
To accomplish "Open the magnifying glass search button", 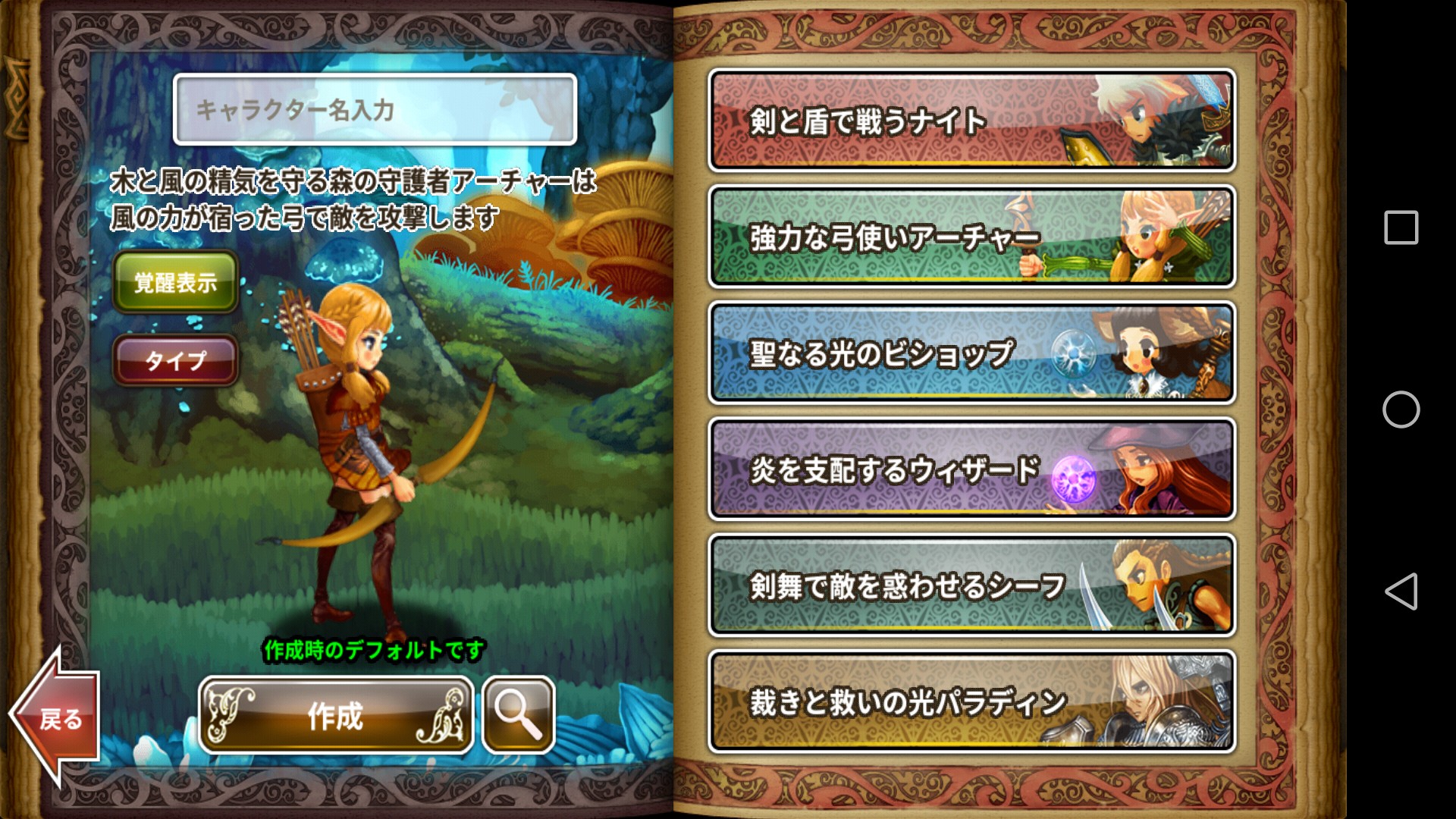I will pyautogui.click(x=519, y=715).
